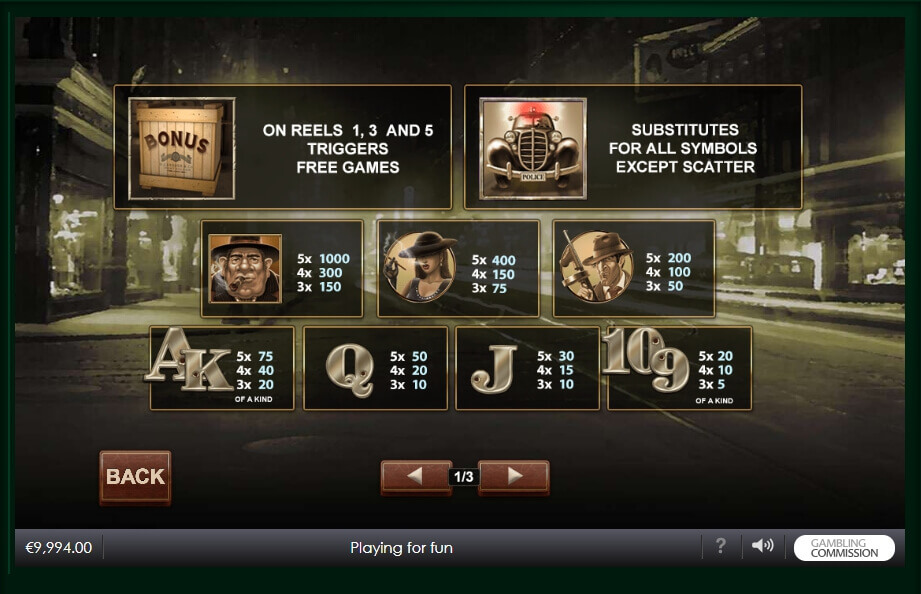Click the BACK button
Viewport: 921px width, 594px height.
point(135,476)
